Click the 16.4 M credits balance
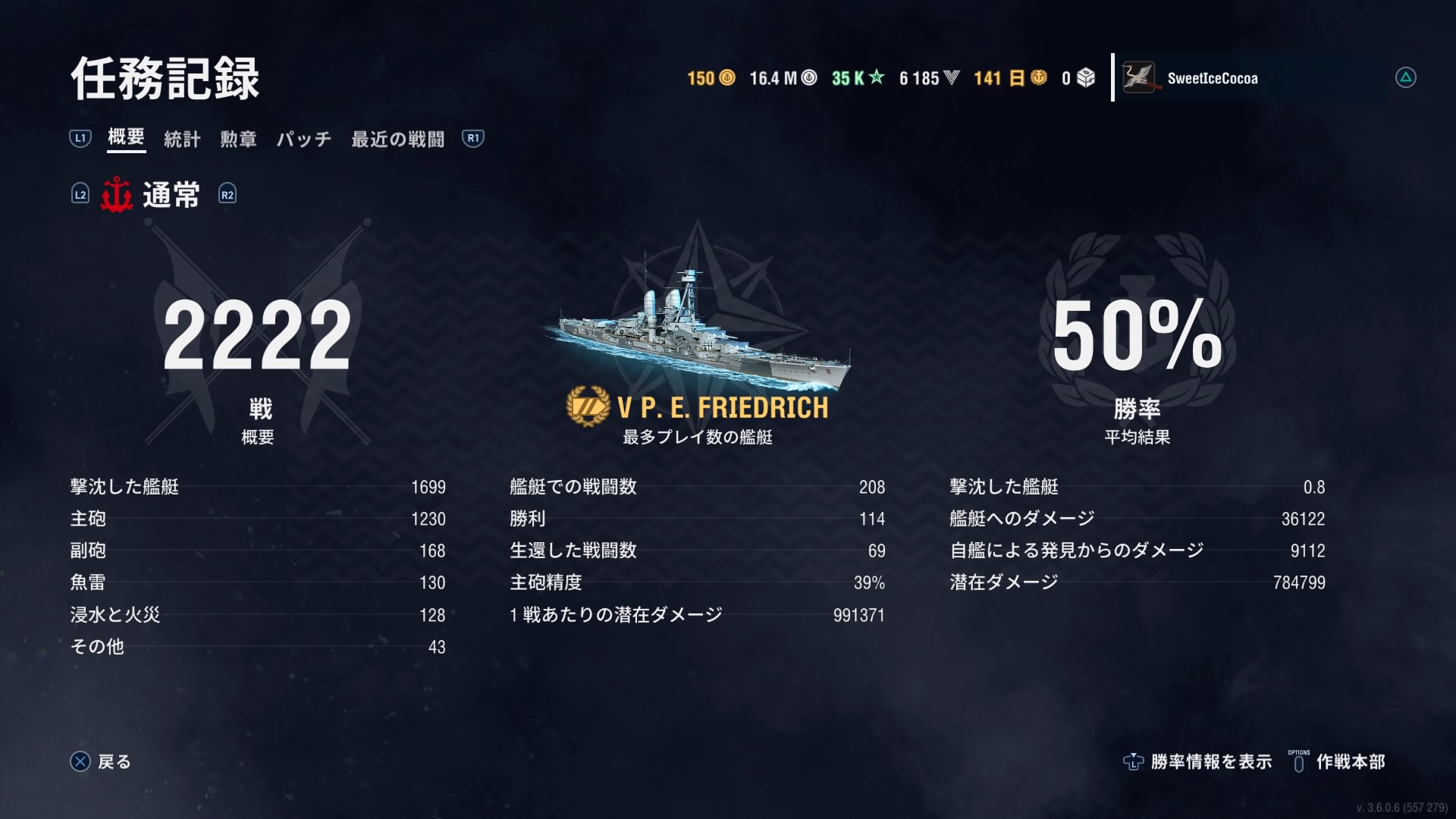Viewport: 1456px width, 819px height. click(x=783, y=78)
